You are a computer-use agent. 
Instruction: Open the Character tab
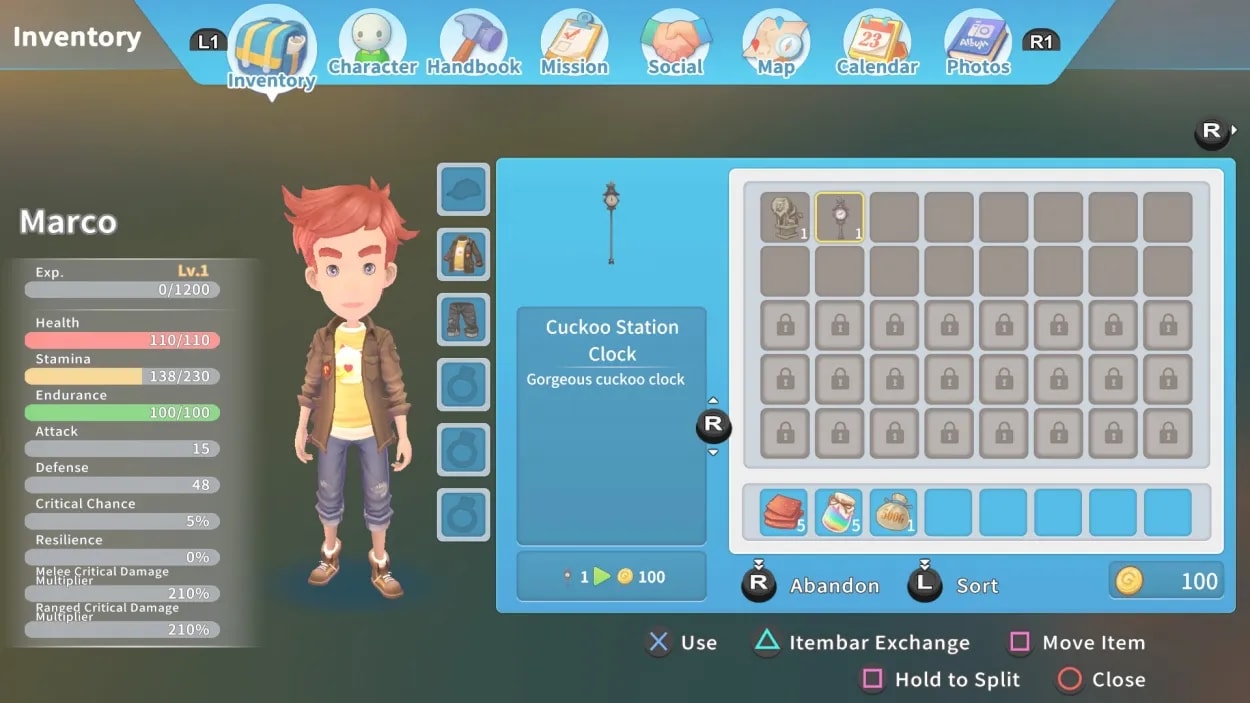click(372, 45)
